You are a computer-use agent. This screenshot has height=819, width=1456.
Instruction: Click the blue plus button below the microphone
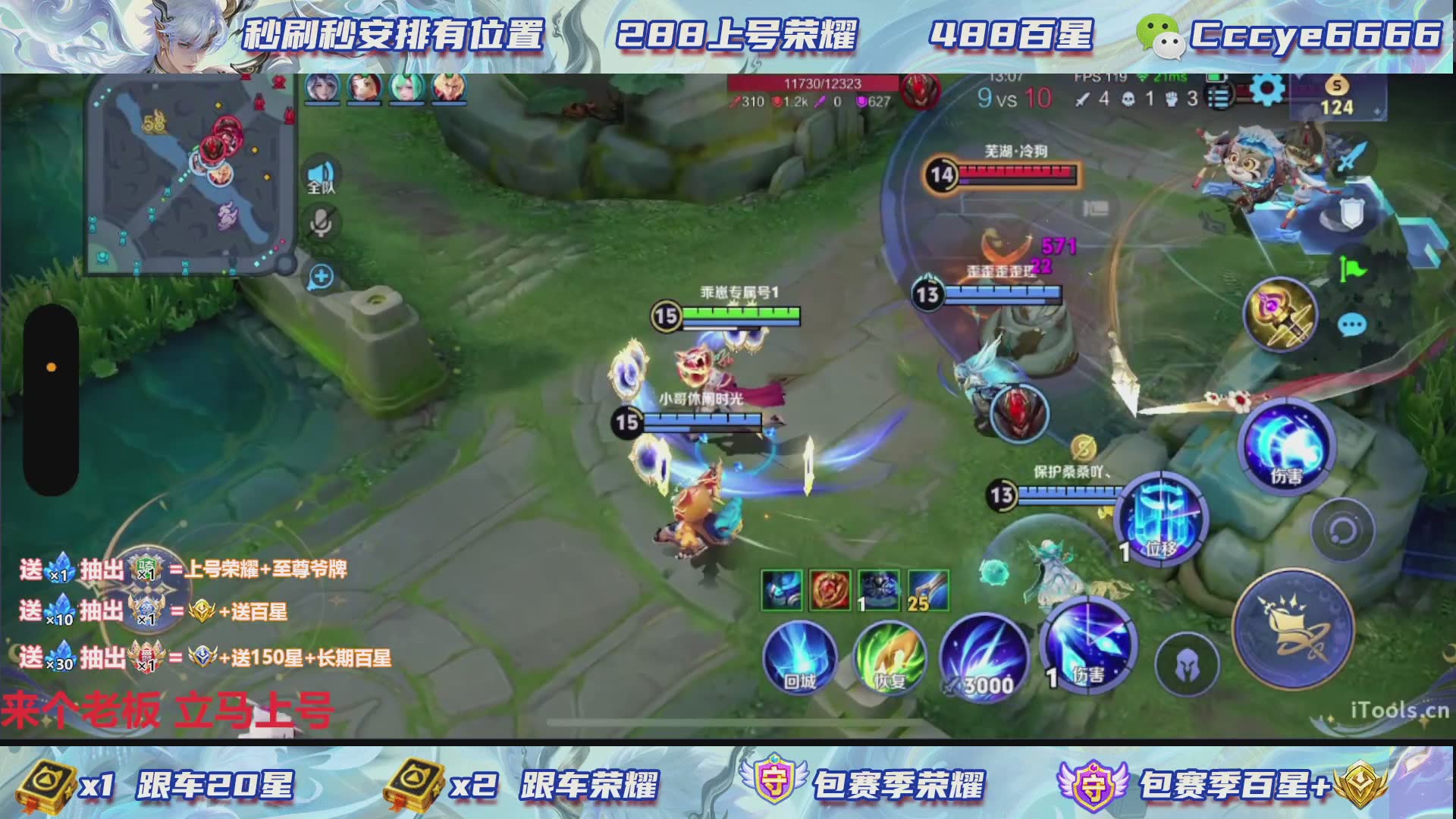[321, 277]
